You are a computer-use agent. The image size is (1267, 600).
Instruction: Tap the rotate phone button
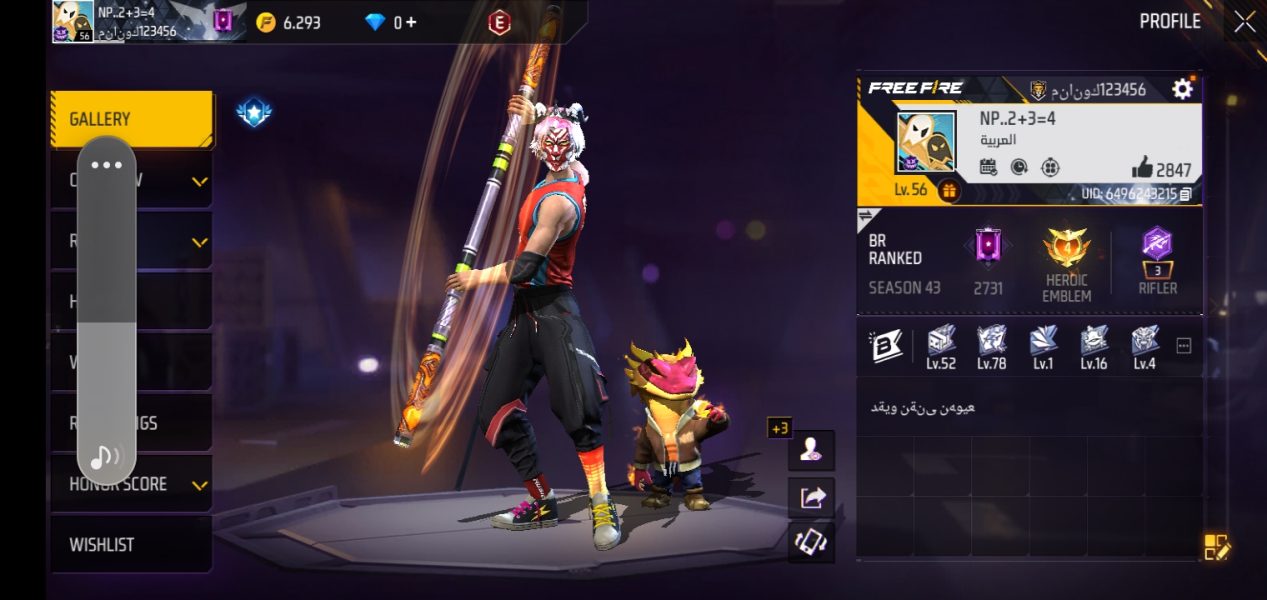click(811, 542)
